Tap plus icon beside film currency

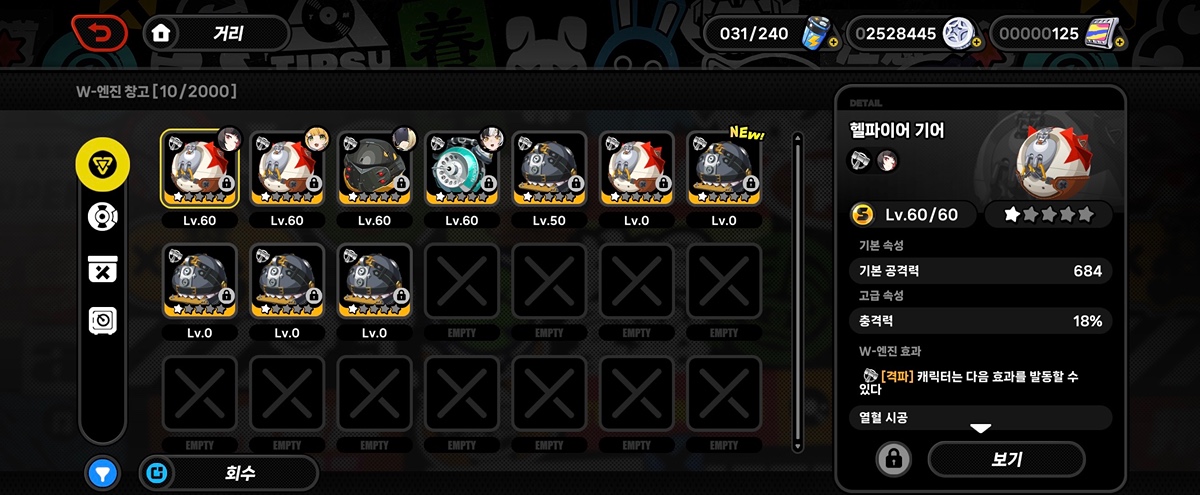[1119, 42]
